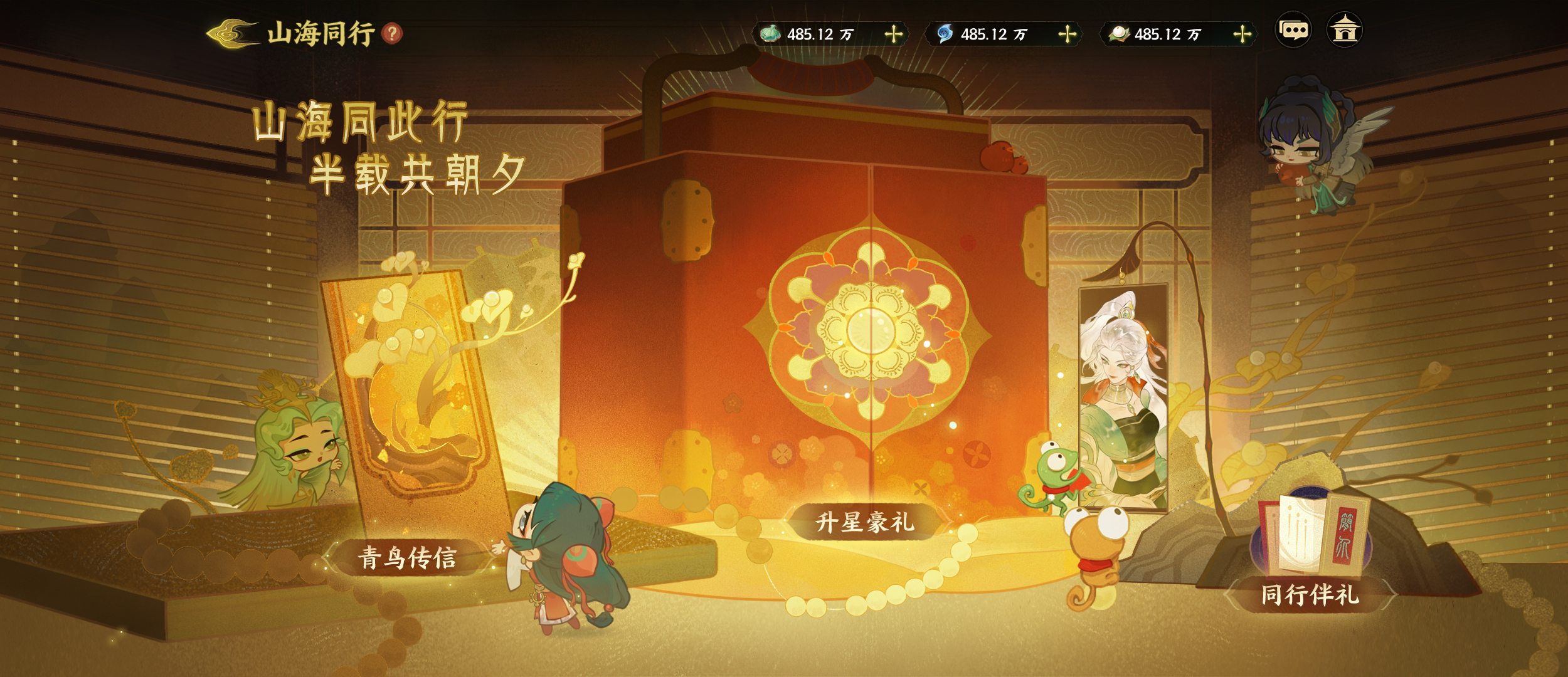The width and height of the screenshot is (1568, 677).
Task: Open the 升星豪礼 rewards
Action: click(864, 522)
